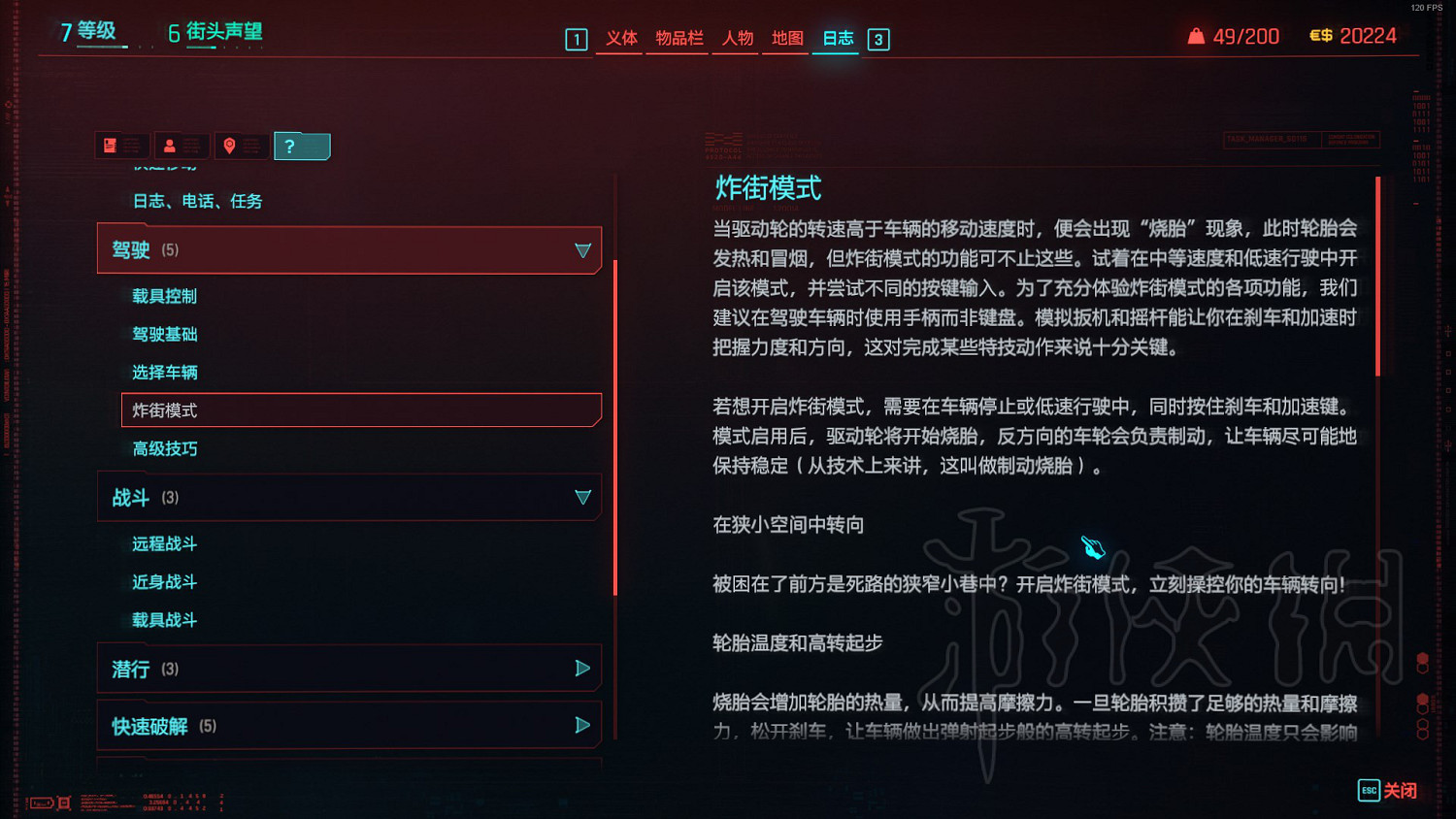Select the 载具战斗 tutorial entry
This screenshot has width=1456, height=819.
[164, 619]
